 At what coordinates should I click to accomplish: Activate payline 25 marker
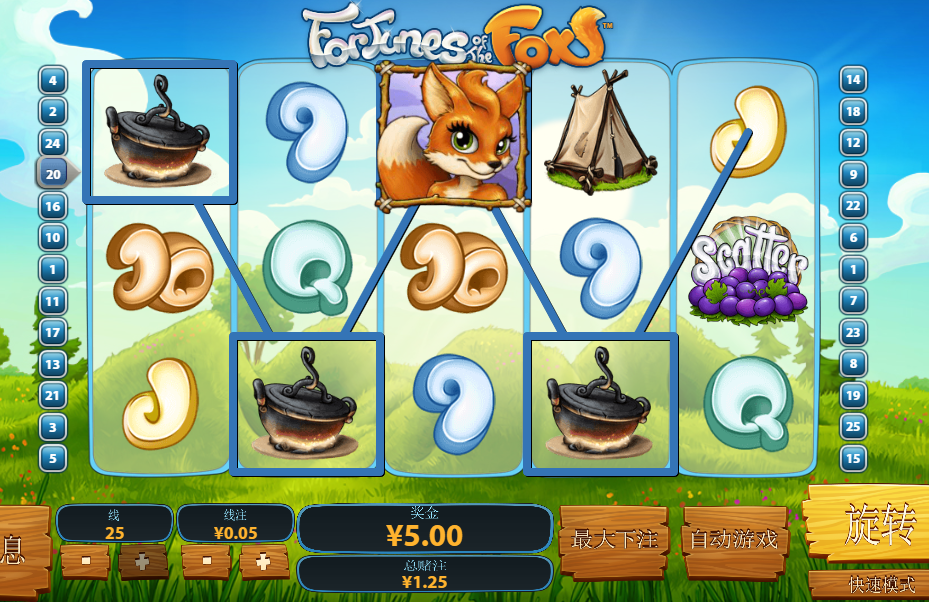(x=853, y=427)
